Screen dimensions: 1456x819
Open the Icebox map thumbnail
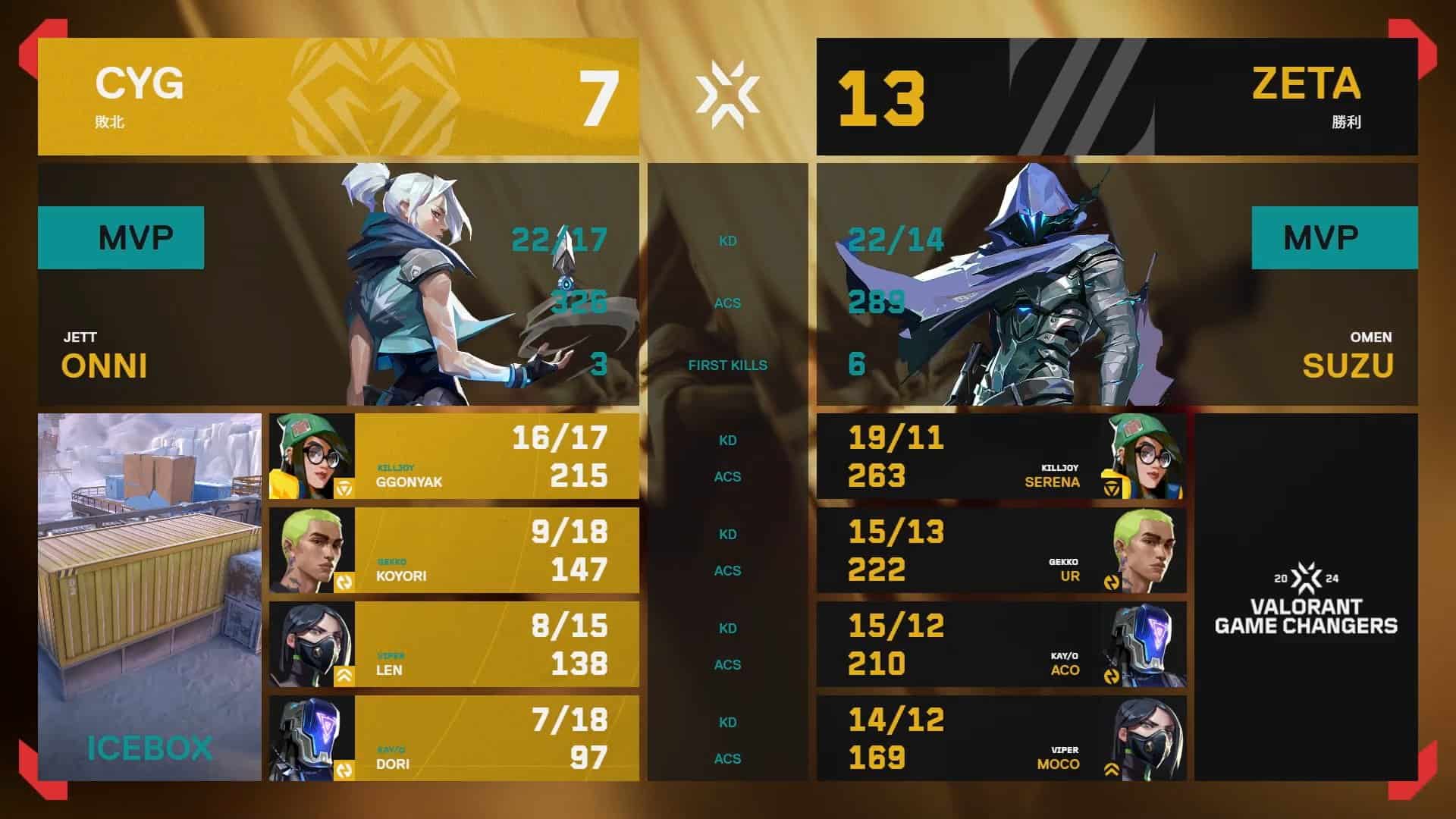[149, 597]
